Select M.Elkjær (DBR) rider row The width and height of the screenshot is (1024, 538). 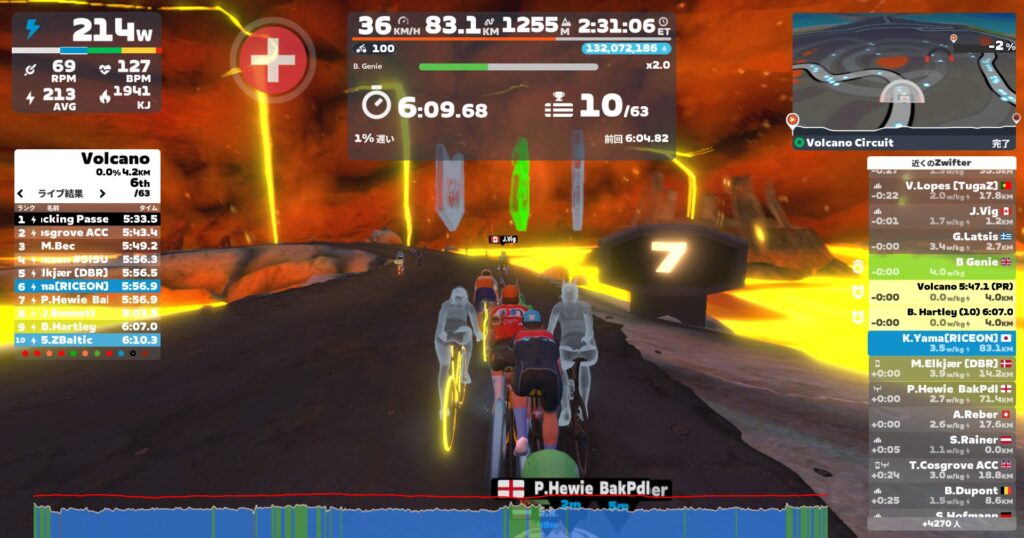pos(941,369)
